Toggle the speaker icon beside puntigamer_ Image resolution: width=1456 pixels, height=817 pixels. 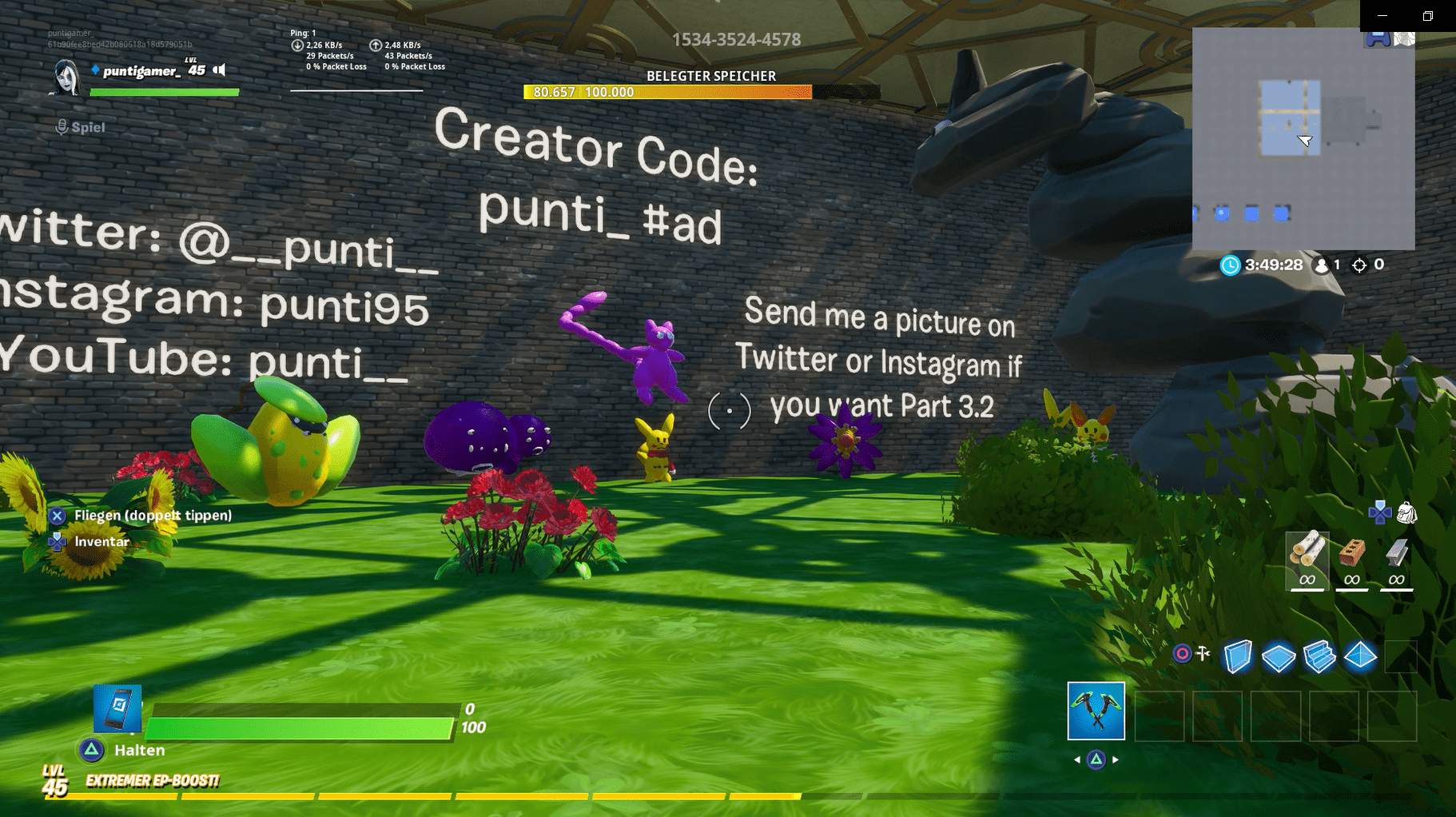coord(220,70)
